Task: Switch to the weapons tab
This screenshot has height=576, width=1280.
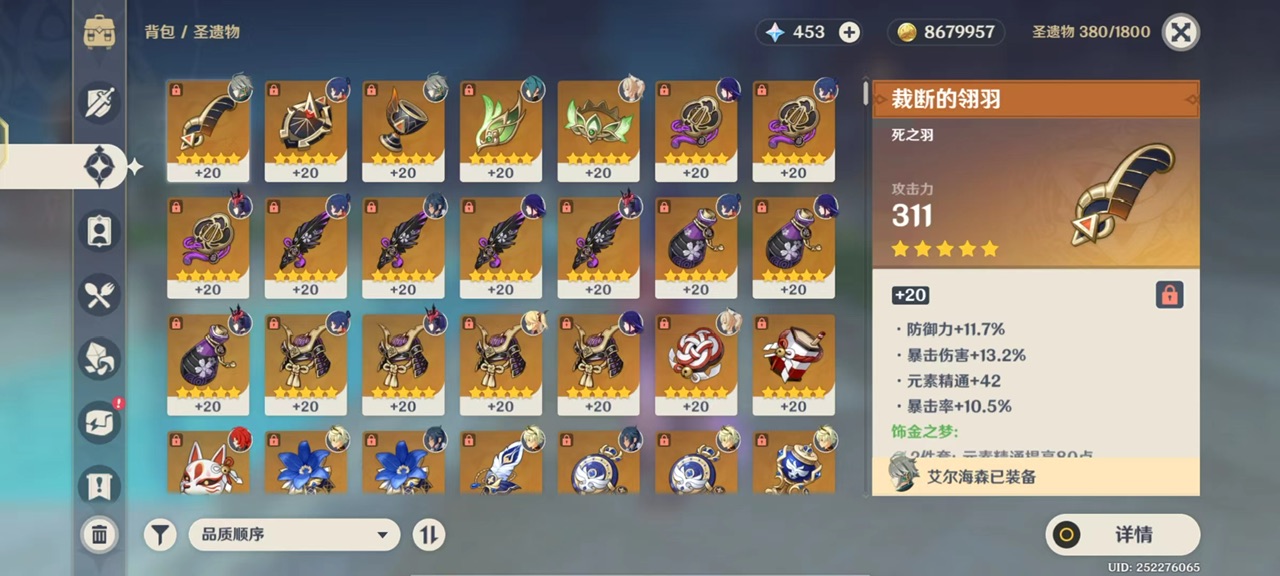Action: point(100,103)
